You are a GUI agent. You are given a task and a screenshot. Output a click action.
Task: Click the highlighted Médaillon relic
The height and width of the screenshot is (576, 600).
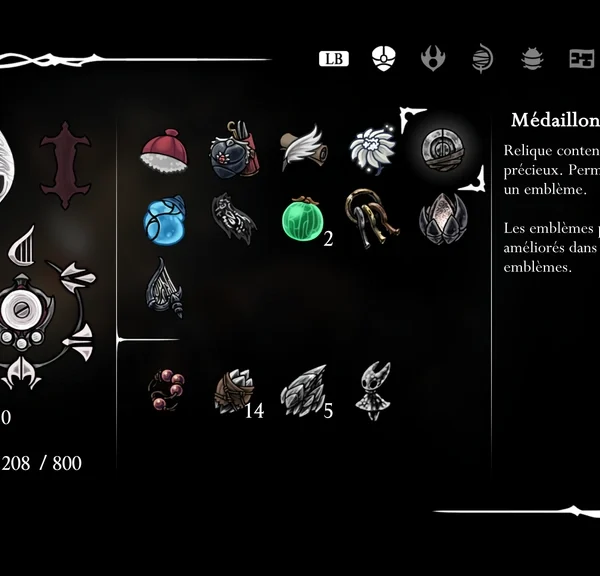click(441, 151)
